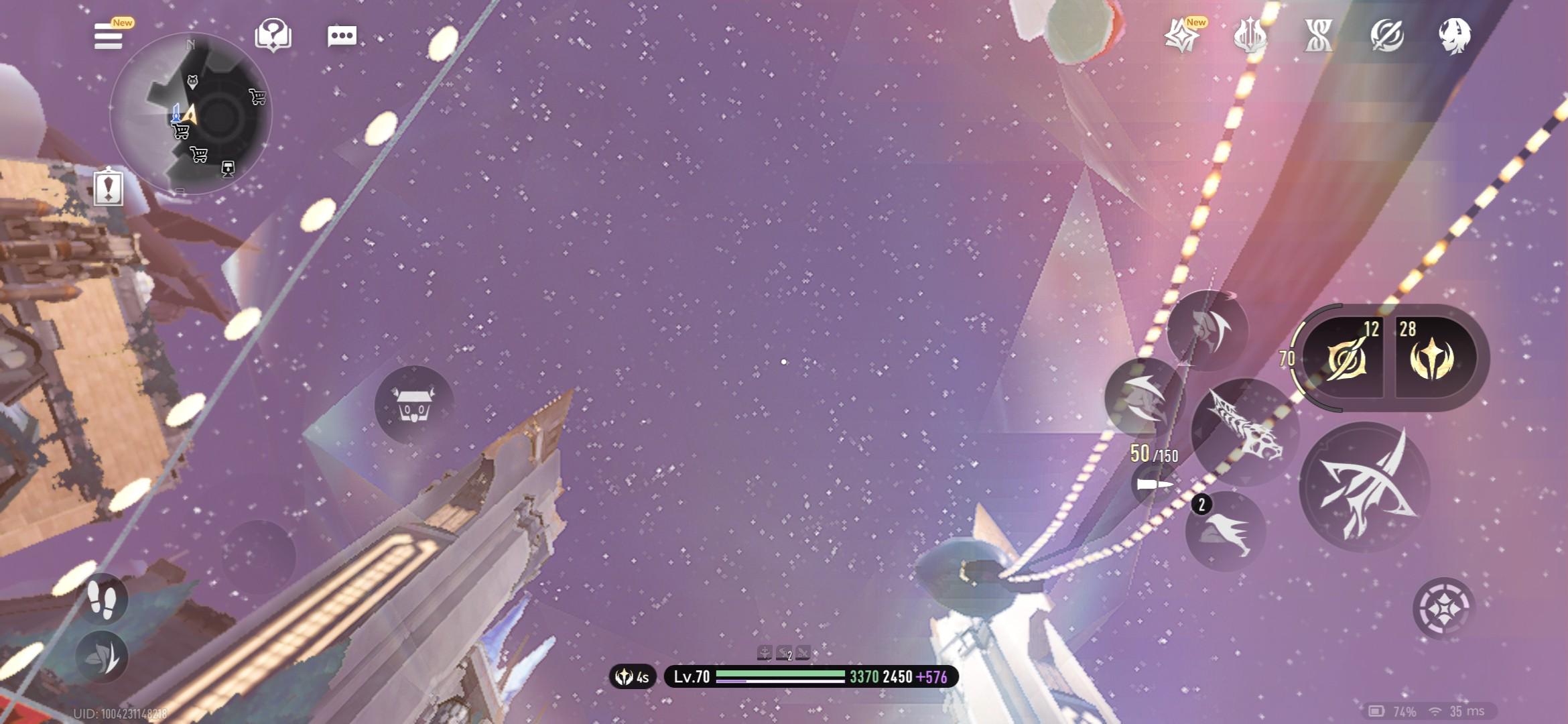
Task: Tap the quest exclamation mark icon
Action: tap(109, 188)
